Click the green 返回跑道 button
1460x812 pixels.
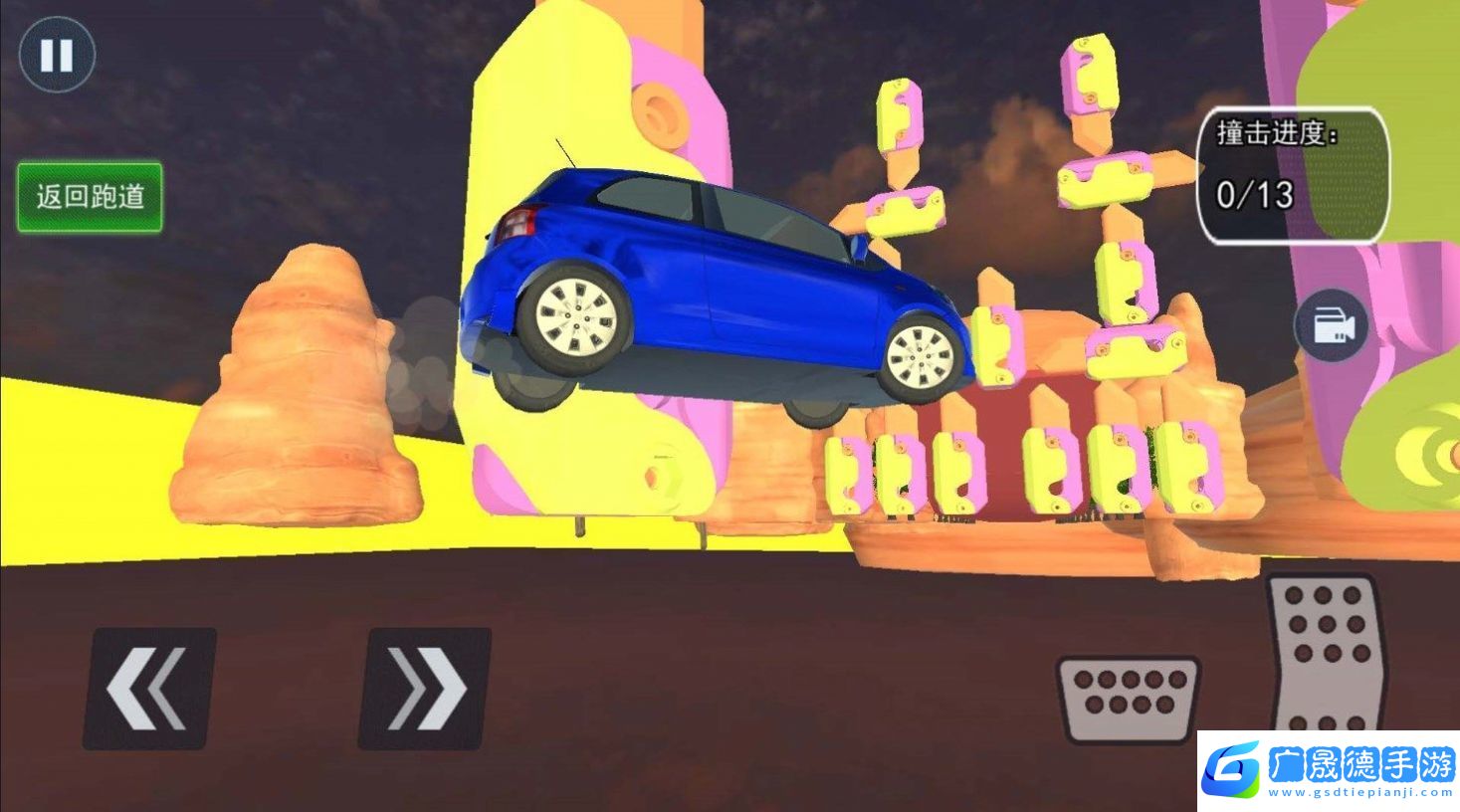click(90, 197)
